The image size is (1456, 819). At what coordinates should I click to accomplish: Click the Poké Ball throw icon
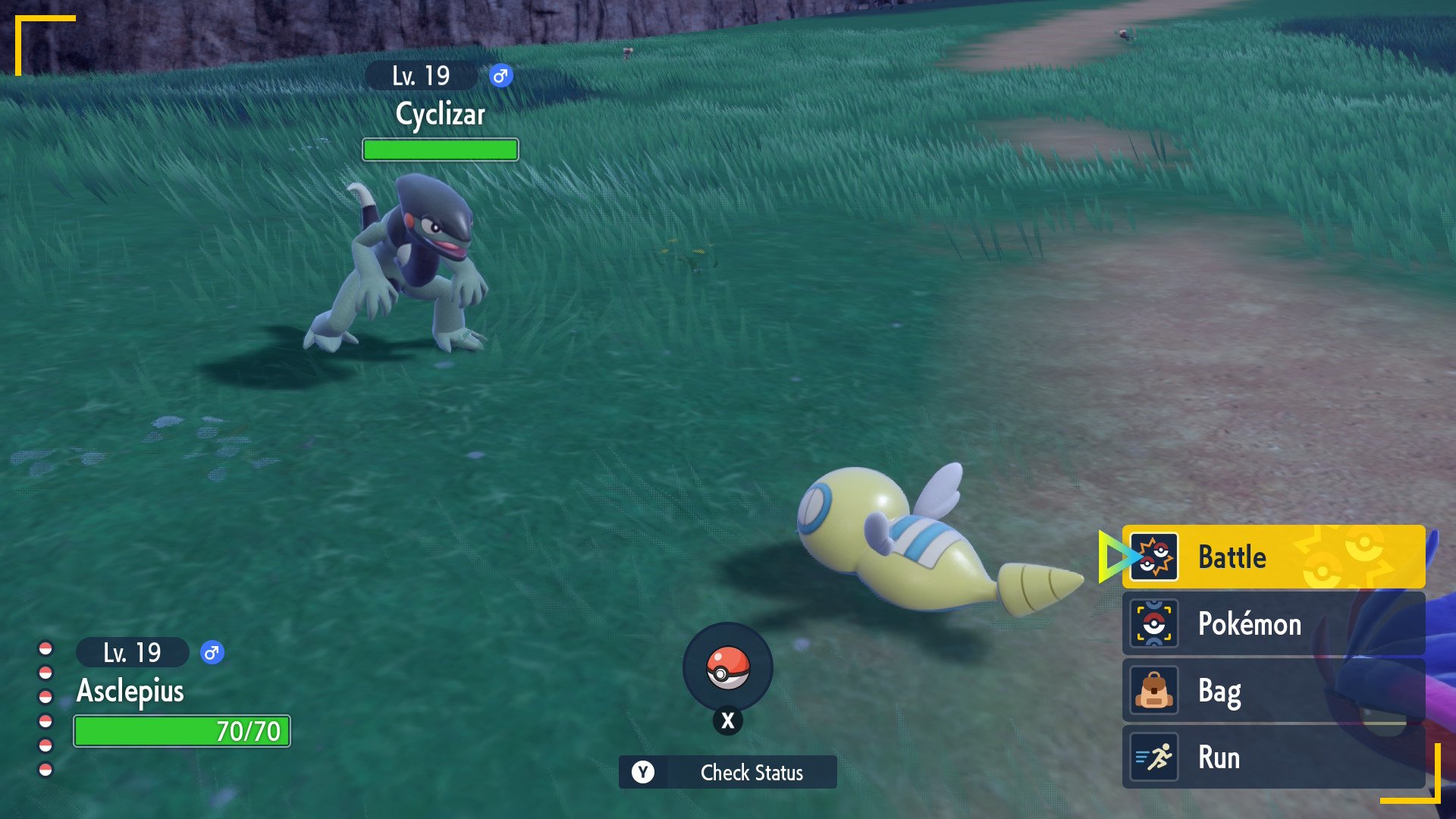pyautogui.click(x=727, y=667)
